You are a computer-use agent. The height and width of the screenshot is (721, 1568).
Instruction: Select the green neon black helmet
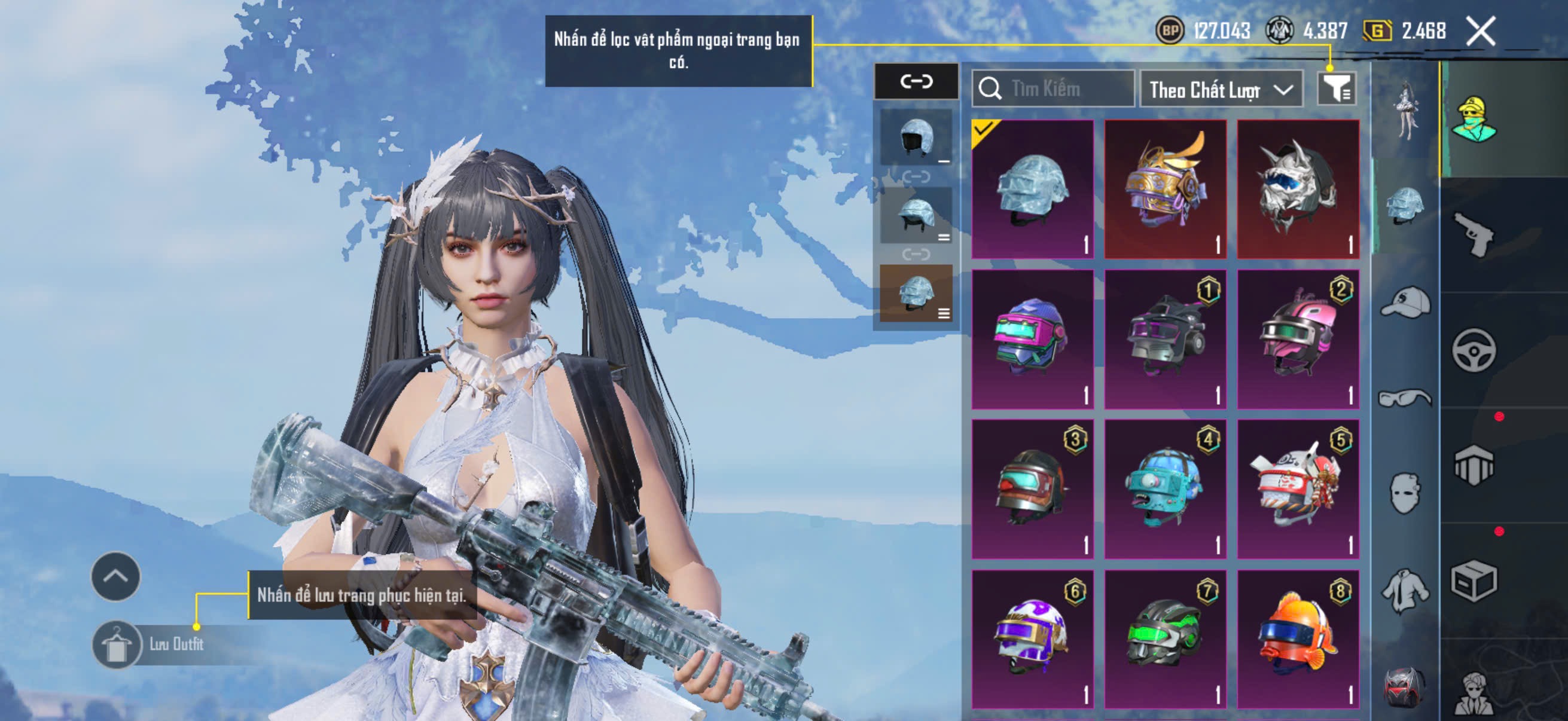click(x=1165, y=639)
